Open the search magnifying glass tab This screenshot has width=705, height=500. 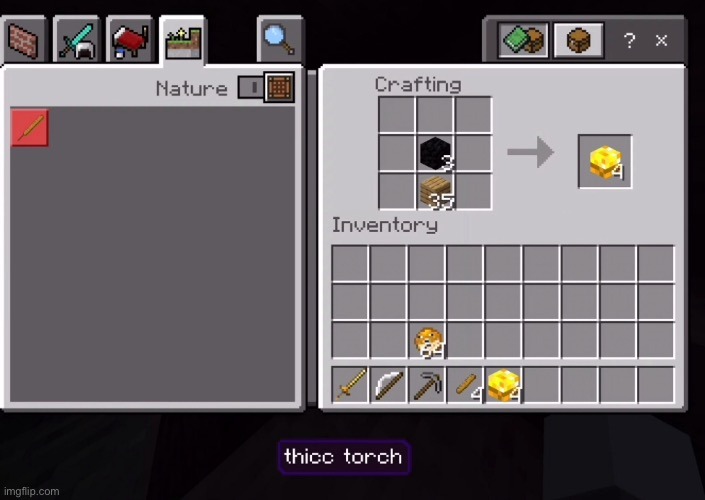(279, 40)
